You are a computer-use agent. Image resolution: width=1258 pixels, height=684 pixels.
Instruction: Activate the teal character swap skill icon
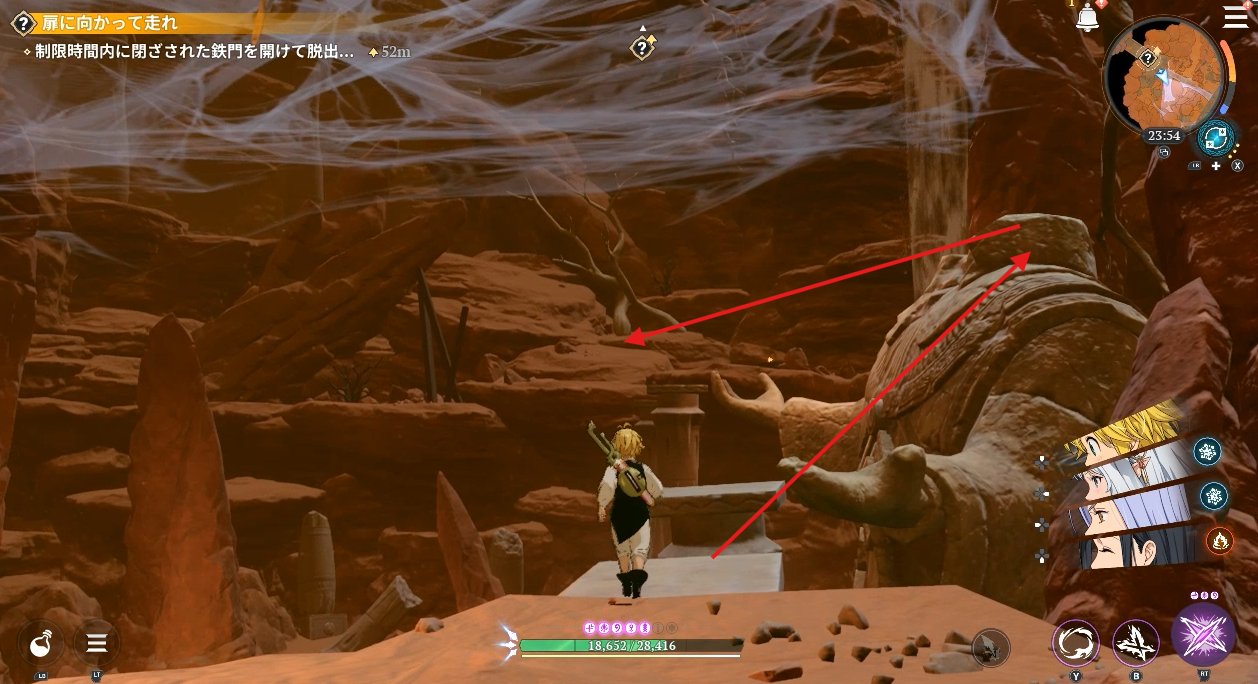click(1216, 138)
